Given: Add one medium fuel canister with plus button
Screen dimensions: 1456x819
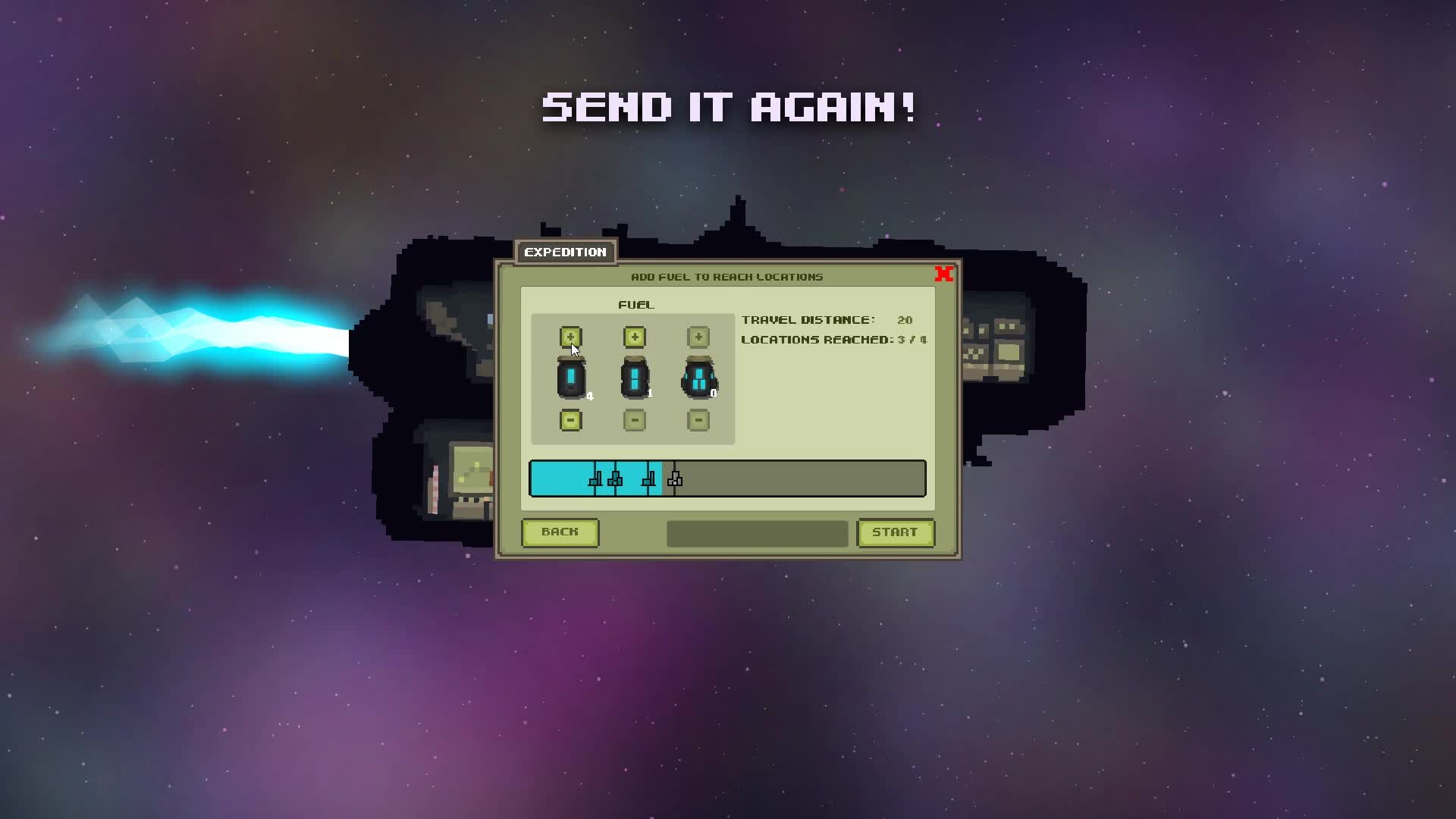Looking at the screenshot, I should (x=634, y=337).
